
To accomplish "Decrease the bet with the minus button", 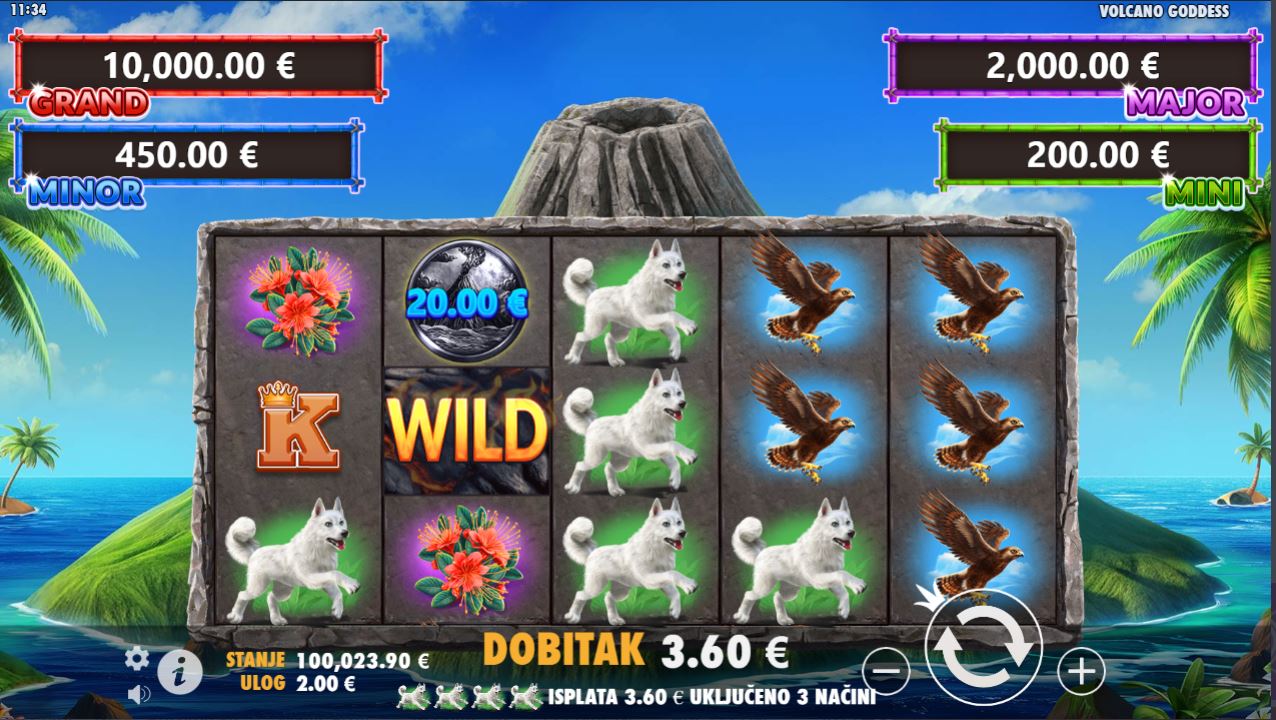I will (x=886, y=671).
